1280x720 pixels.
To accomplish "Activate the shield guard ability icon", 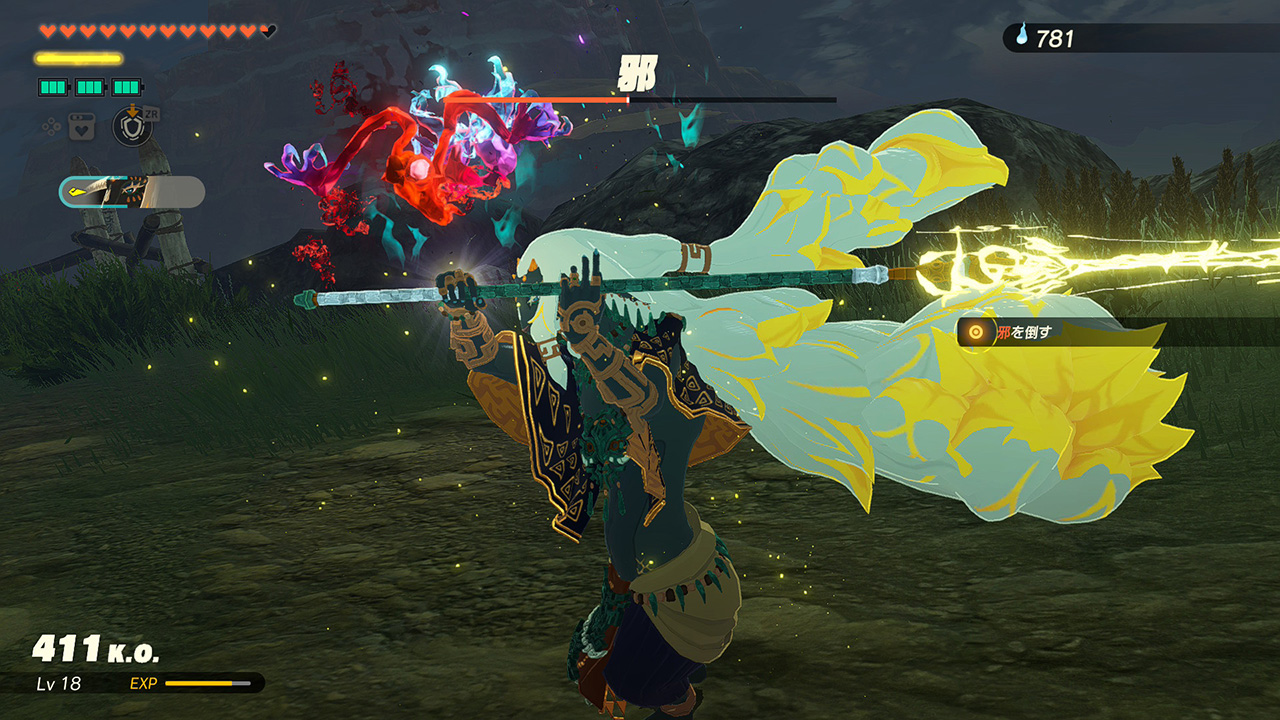I will pyautogui.click(x=131, y=127).
